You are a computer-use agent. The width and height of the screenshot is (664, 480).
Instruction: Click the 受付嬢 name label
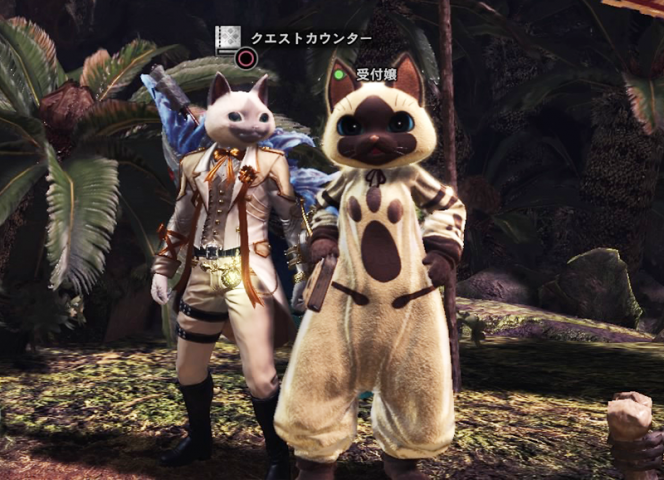coord(377,74)
